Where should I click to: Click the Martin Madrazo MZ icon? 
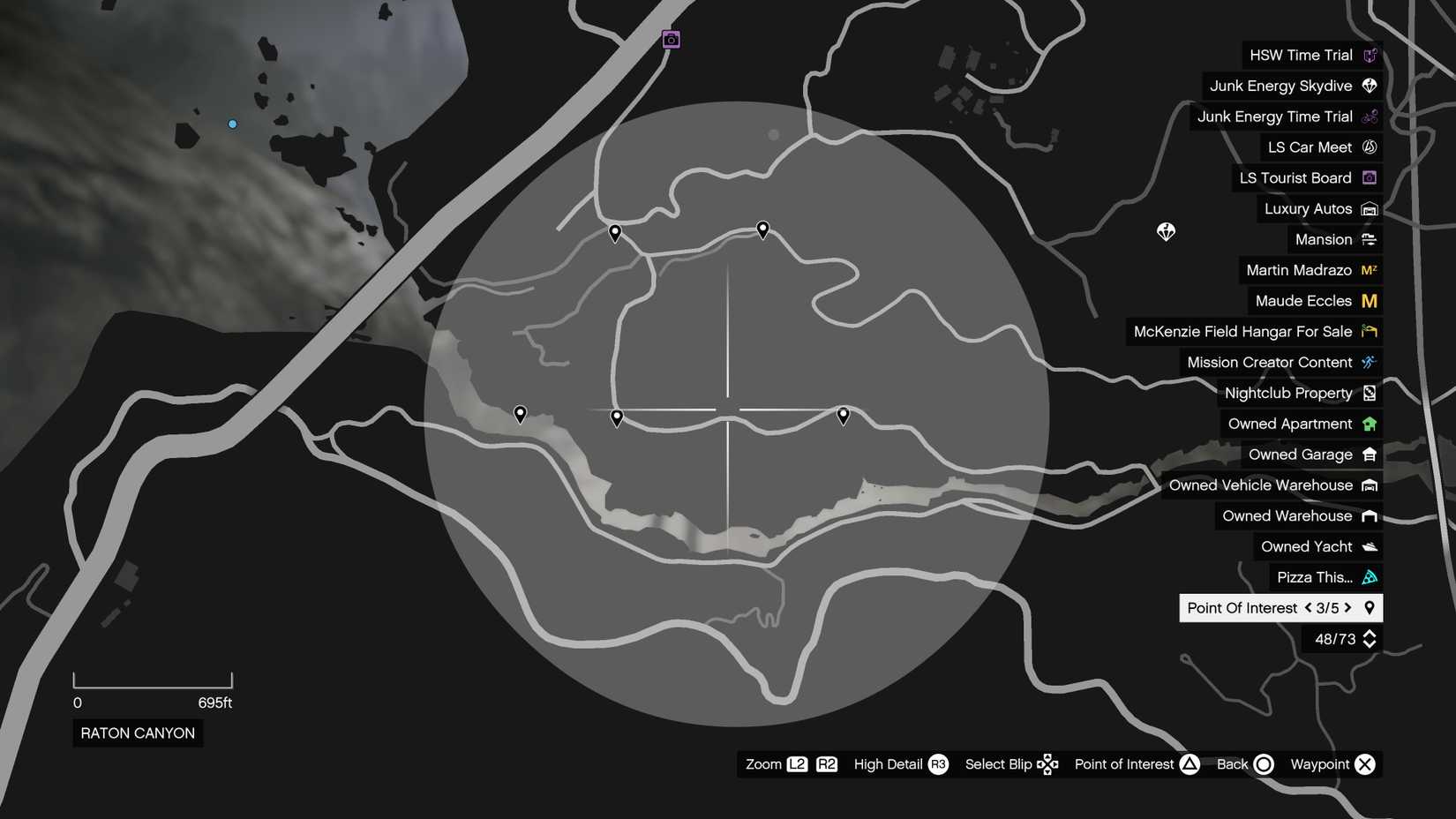coord(1369,270)
